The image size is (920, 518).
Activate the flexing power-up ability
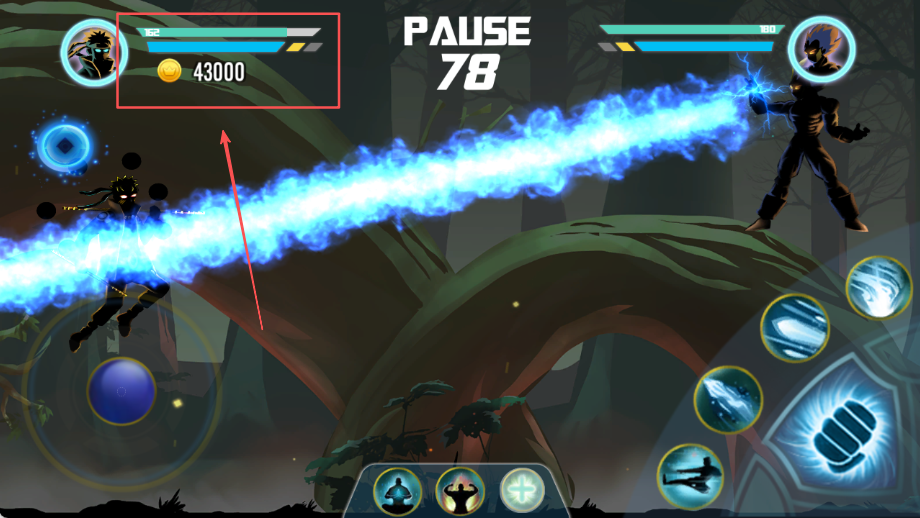pyautogui.click(x=459, y=491)
